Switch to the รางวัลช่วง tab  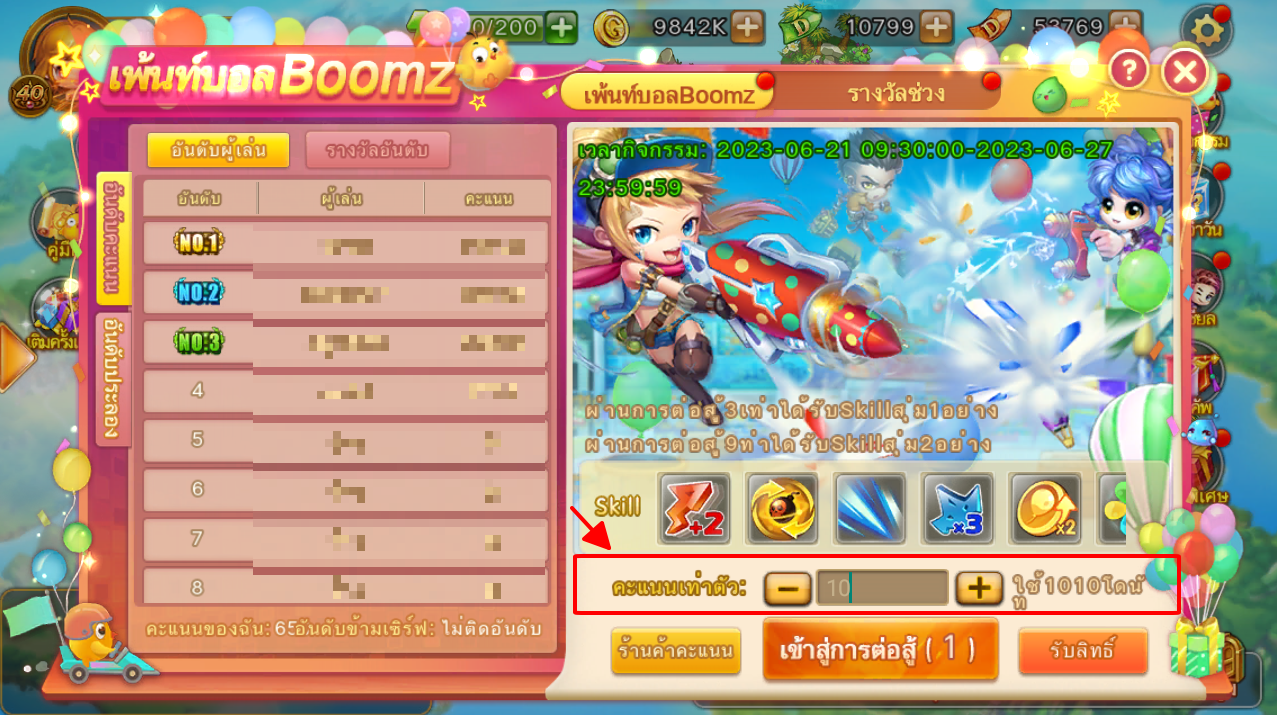click(x=895, y=94)
